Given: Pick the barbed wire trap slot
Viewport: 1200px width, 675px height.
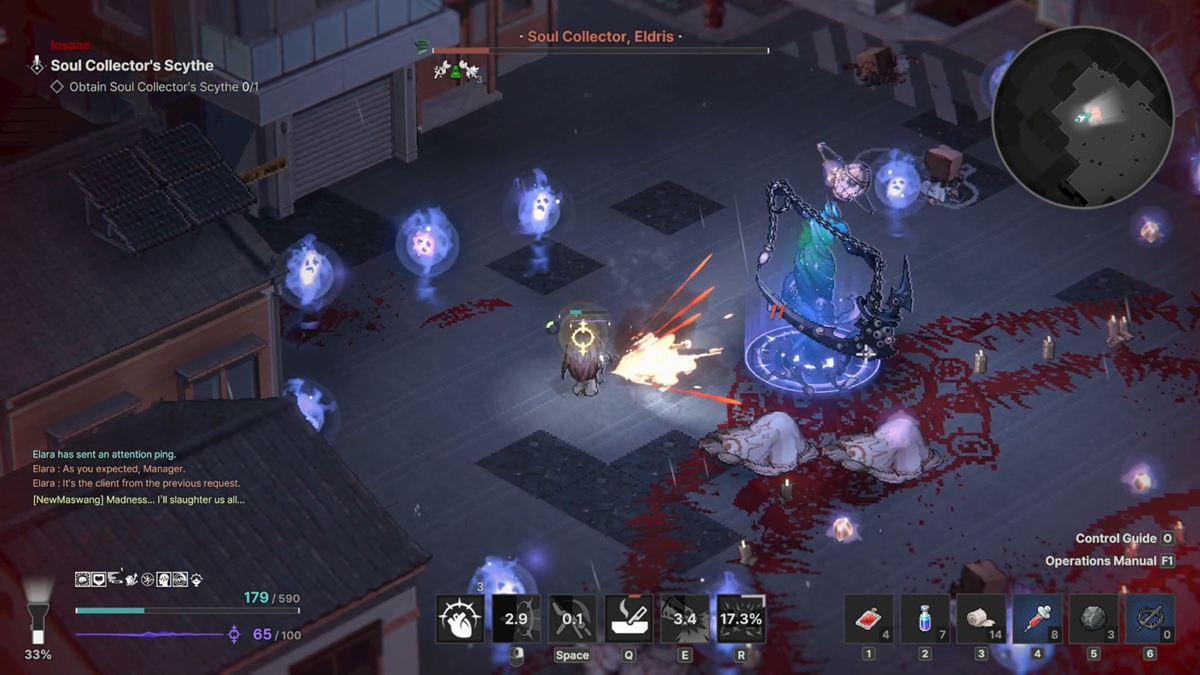Looking at the screenshot, I should (1149, 619).
